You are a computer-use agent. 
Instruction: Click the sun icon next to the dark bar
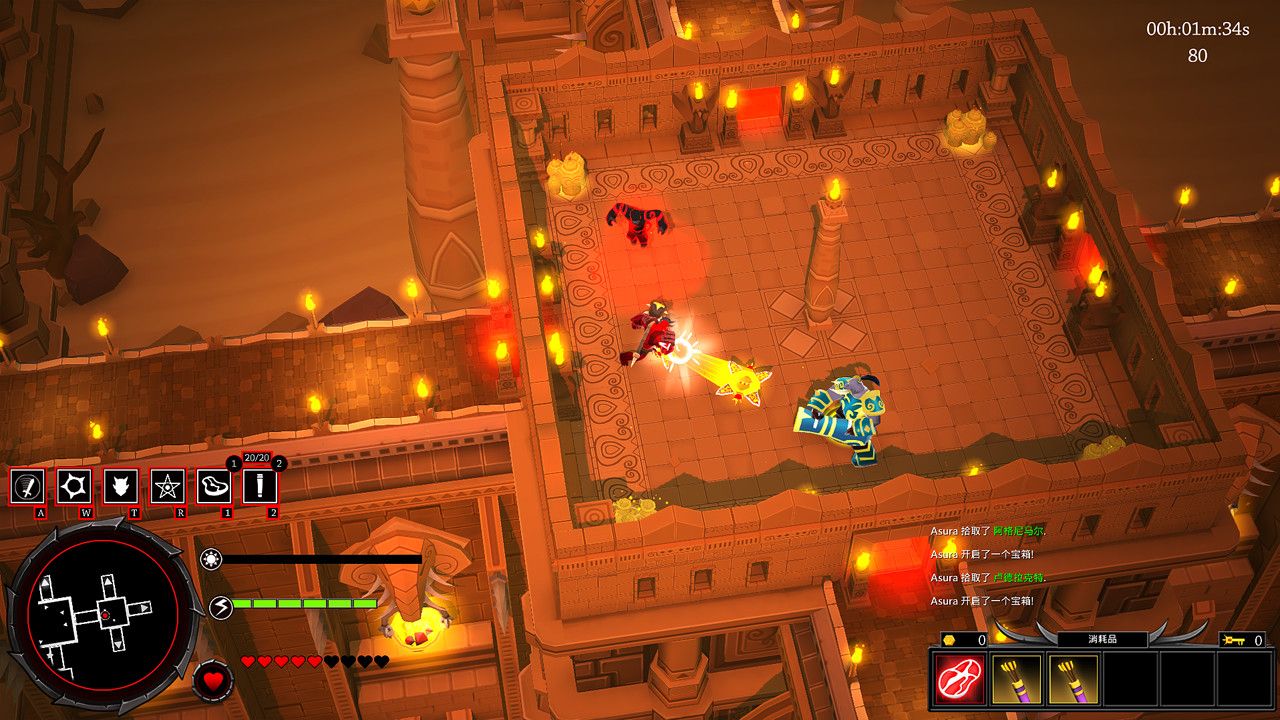coord(211,558)
